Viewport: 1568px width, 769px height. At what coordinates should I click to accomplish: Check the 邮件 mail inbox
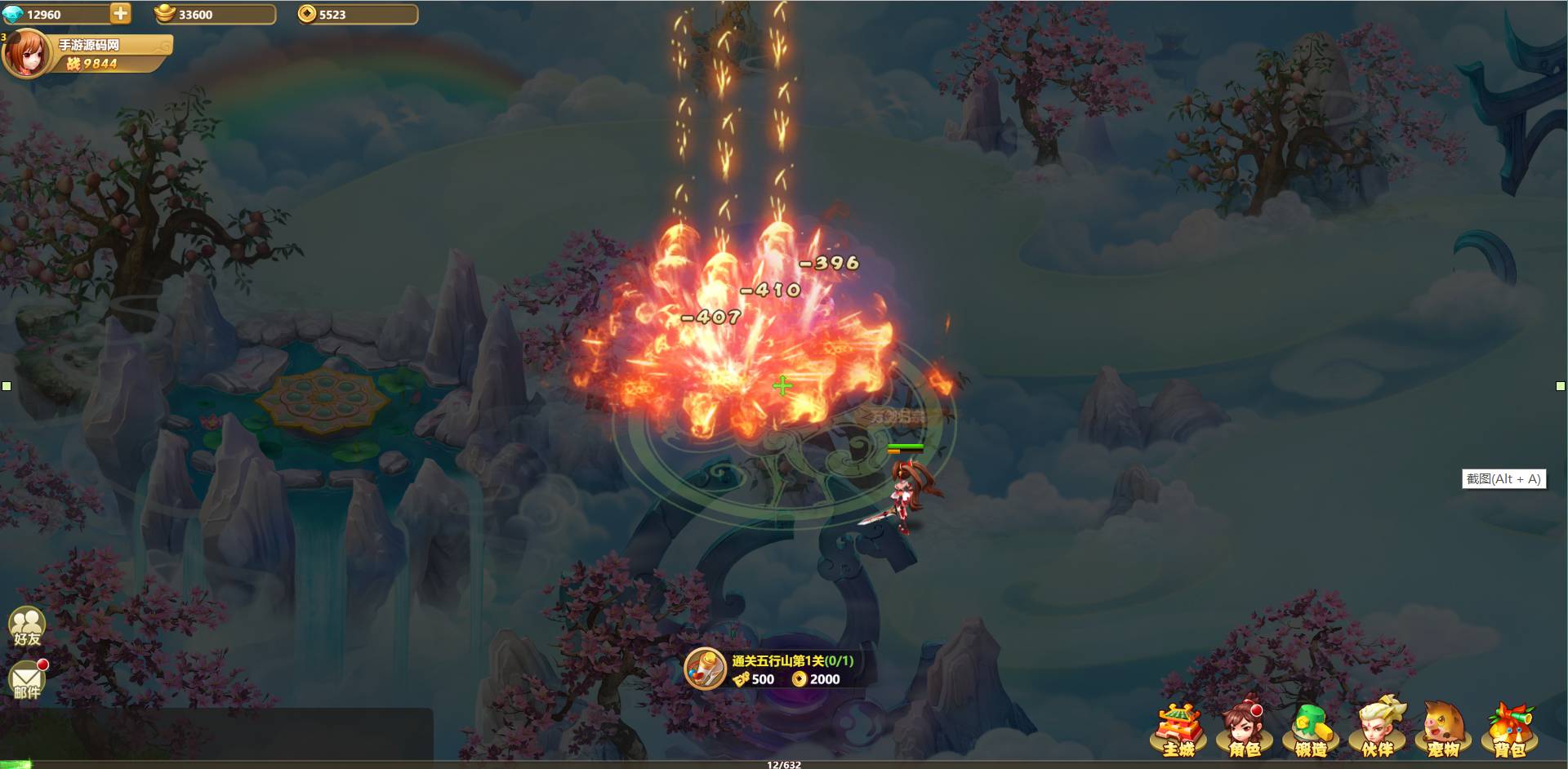(27, 681)
